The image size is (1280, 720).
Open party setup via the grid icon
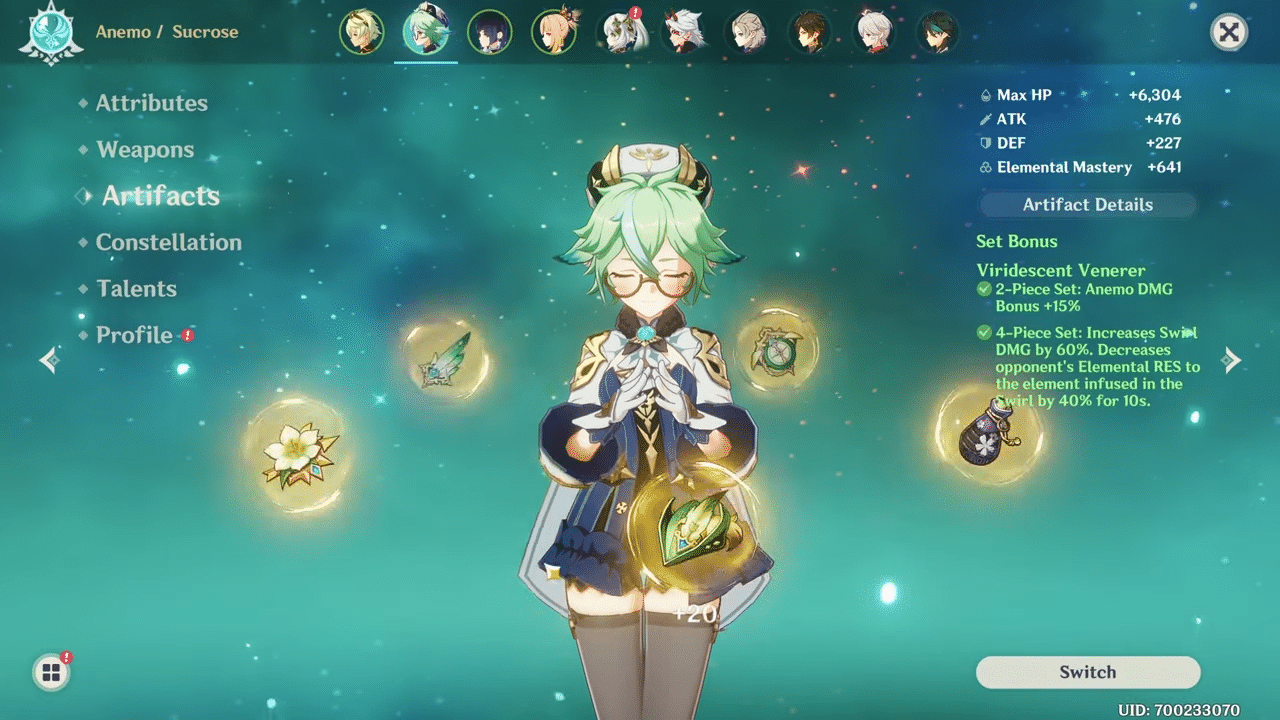50,673
